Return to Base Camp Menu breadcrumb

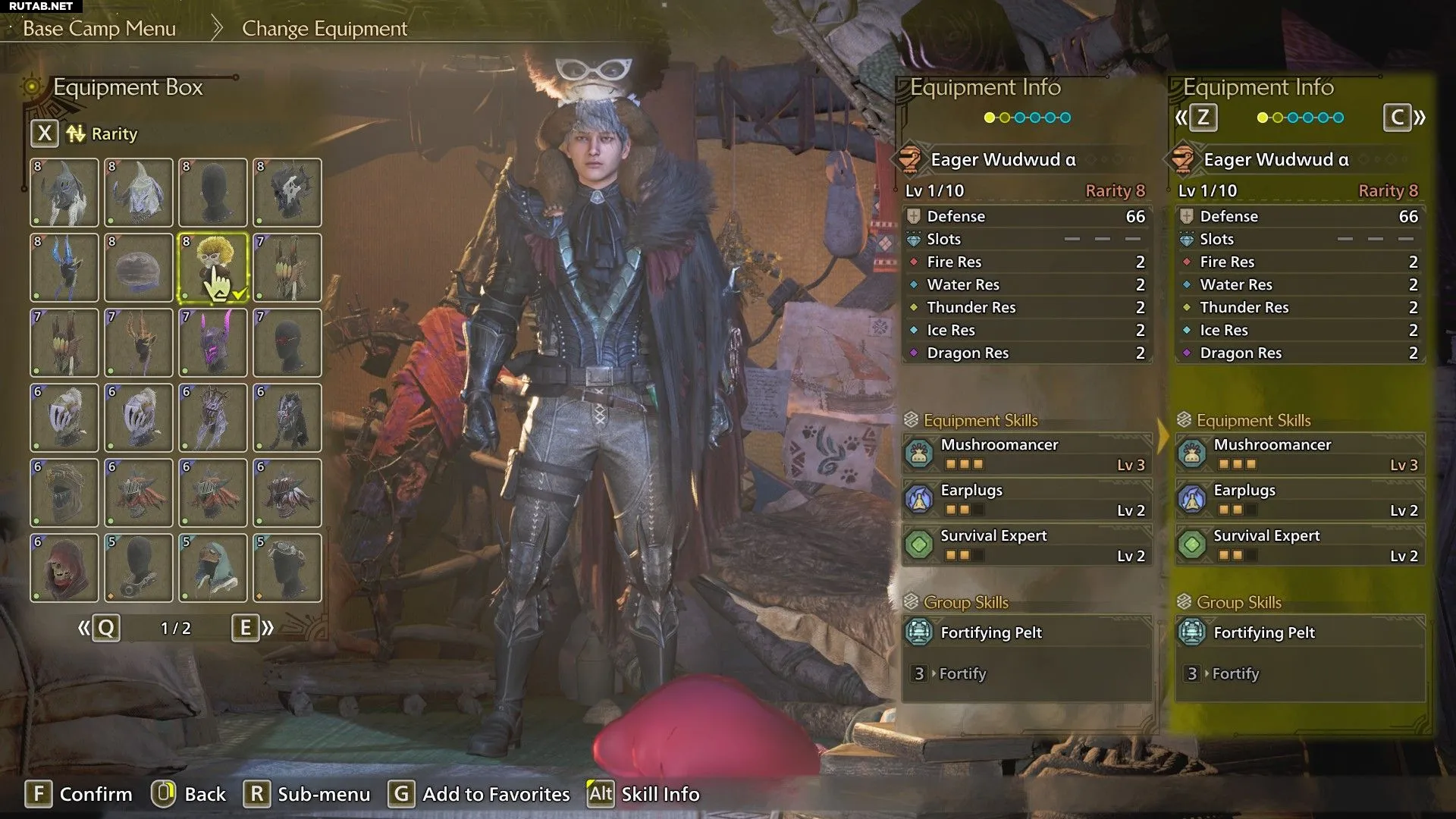(x=99, y=29)
